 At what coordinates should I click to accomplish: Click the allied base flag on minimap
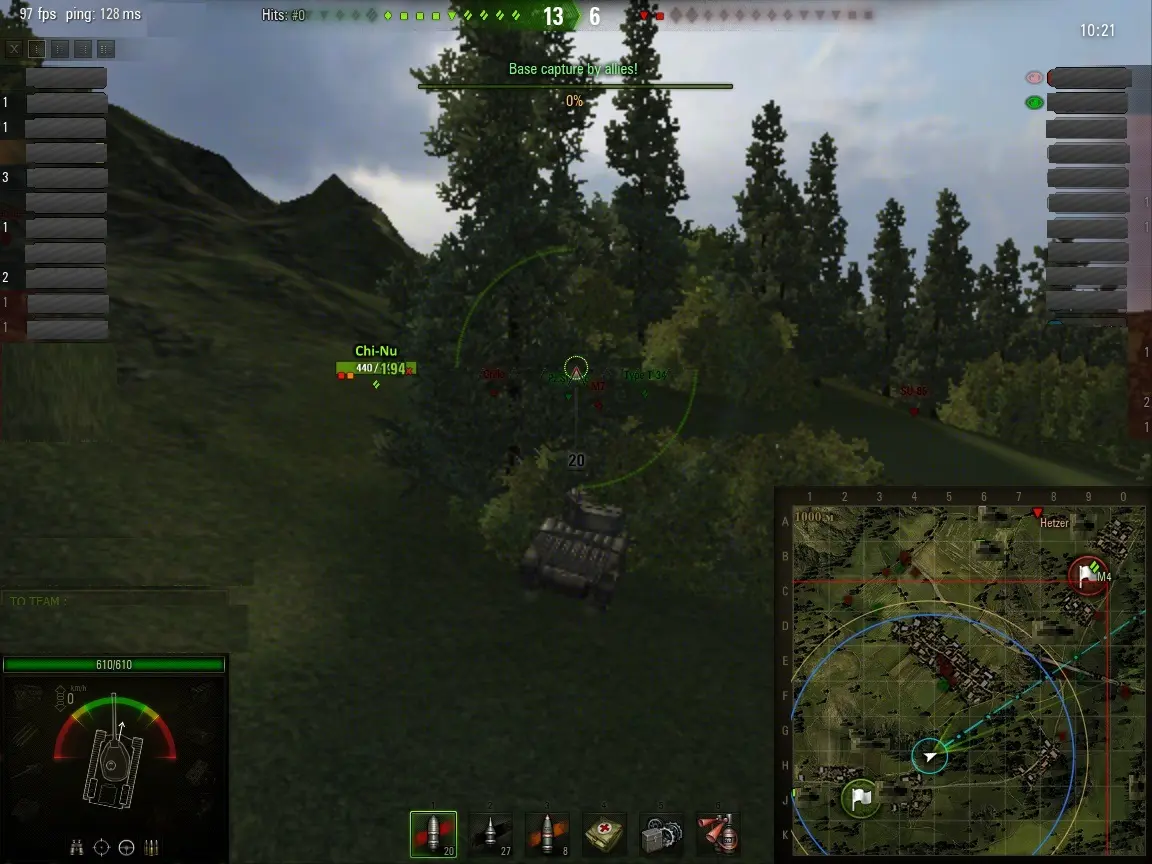860,798
